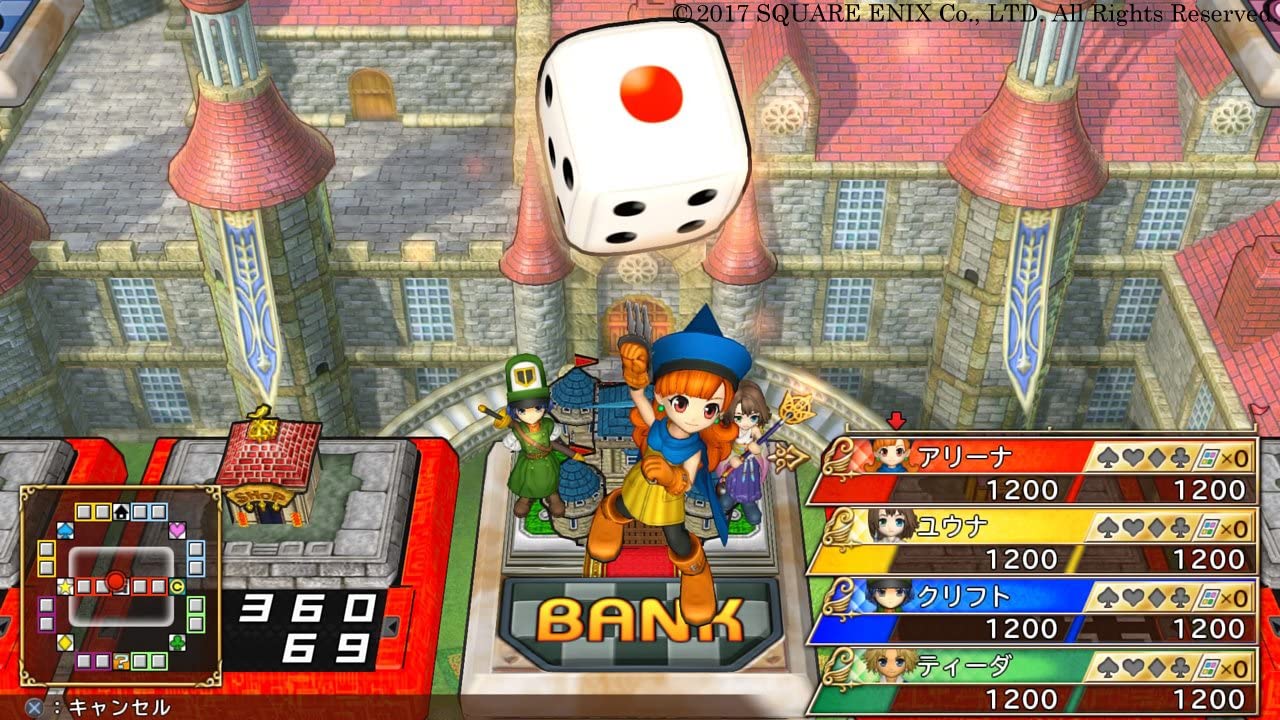Select the yellow star space on the minimap

click(x=65, y=586)
